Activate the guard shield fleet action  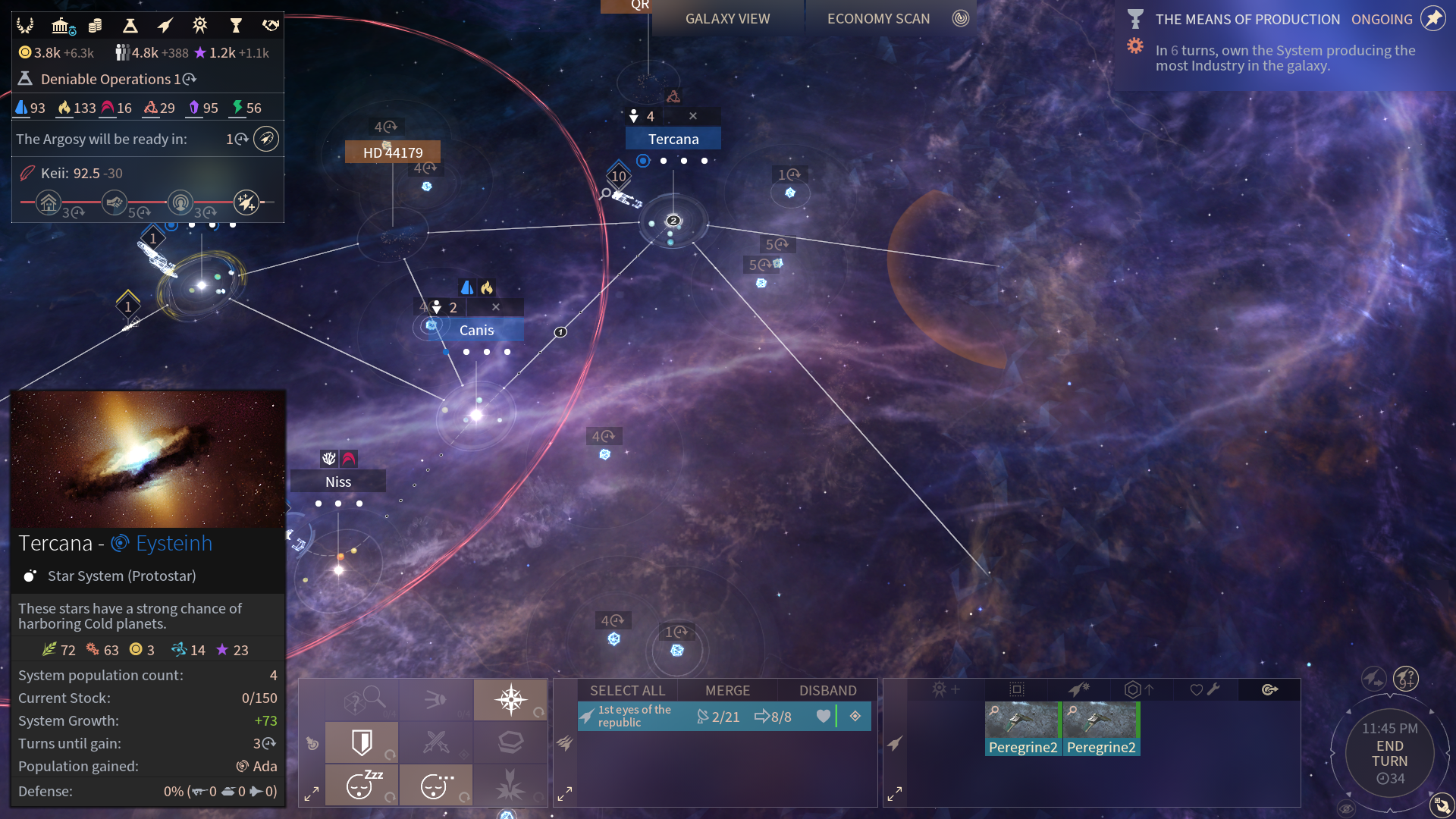(x=362, y=742)
